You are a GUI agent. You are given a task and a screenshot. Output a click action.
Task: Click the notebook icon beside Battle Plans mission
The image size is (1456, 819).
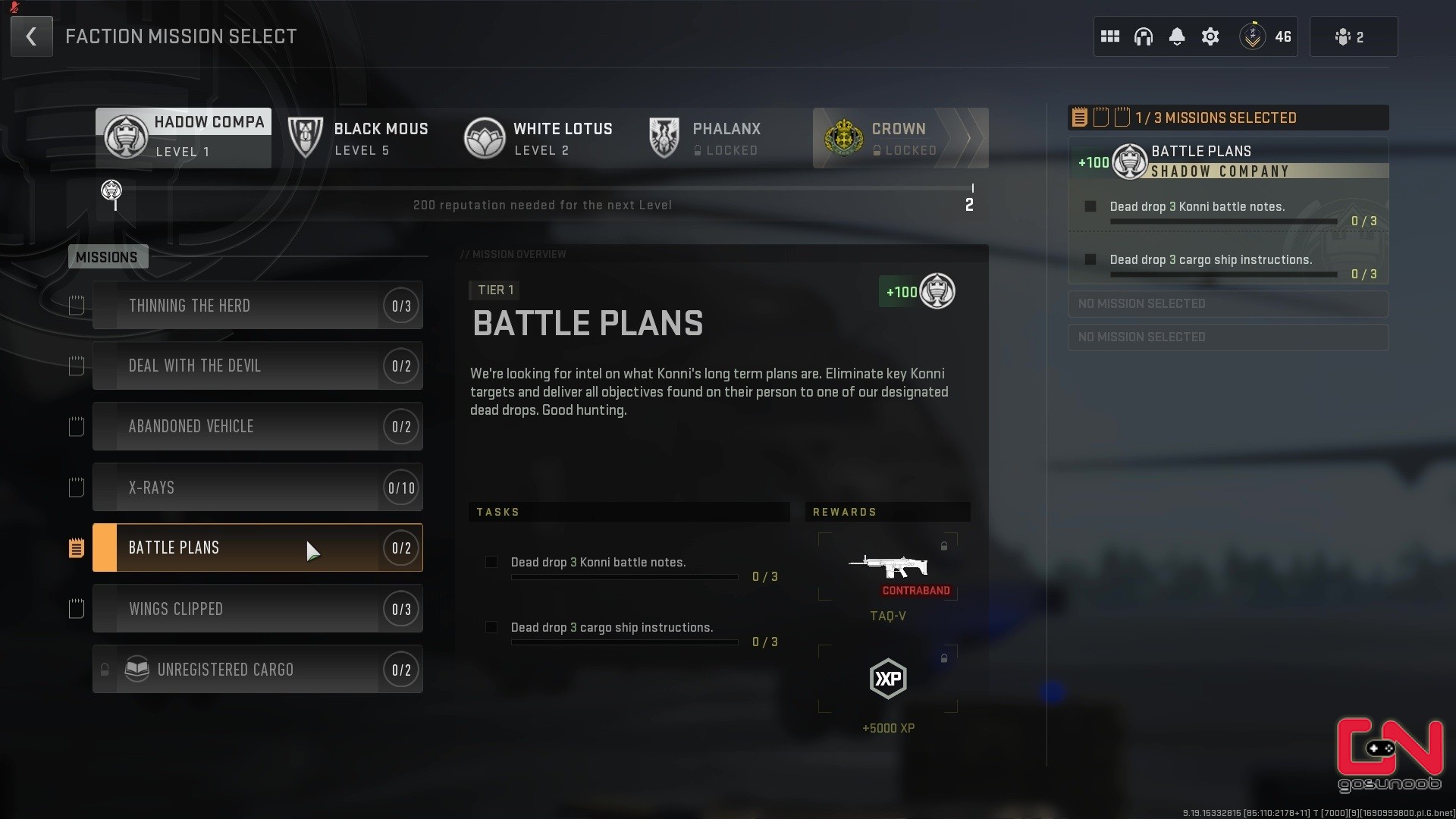[76, 547]
